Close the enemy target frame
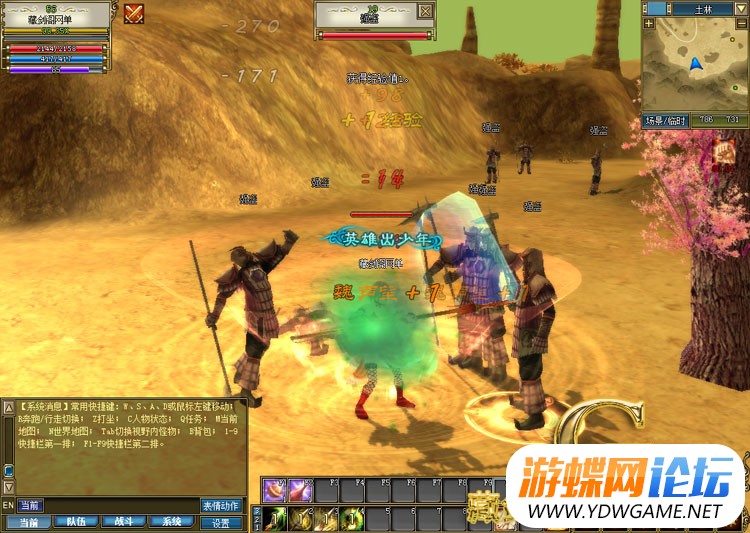Screen dimensions: 750x533 click(x=426, y=11)
